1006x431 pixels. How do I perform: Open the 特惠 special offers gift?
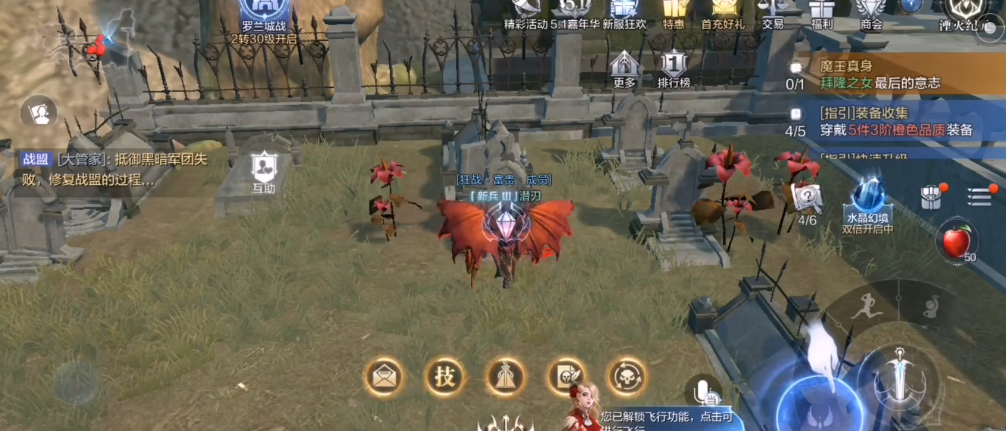click(x=672, y=10)
